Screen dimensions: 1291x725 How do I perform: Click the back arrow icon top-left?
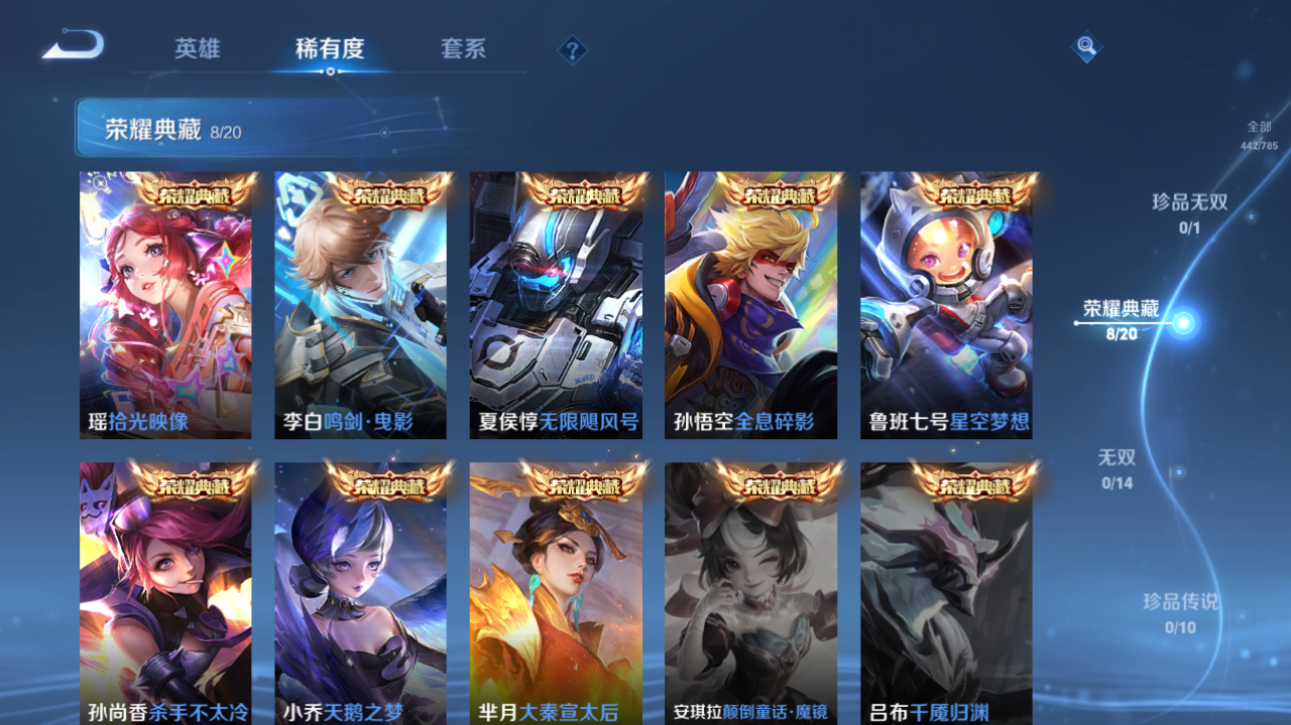[x=71, y=45]
